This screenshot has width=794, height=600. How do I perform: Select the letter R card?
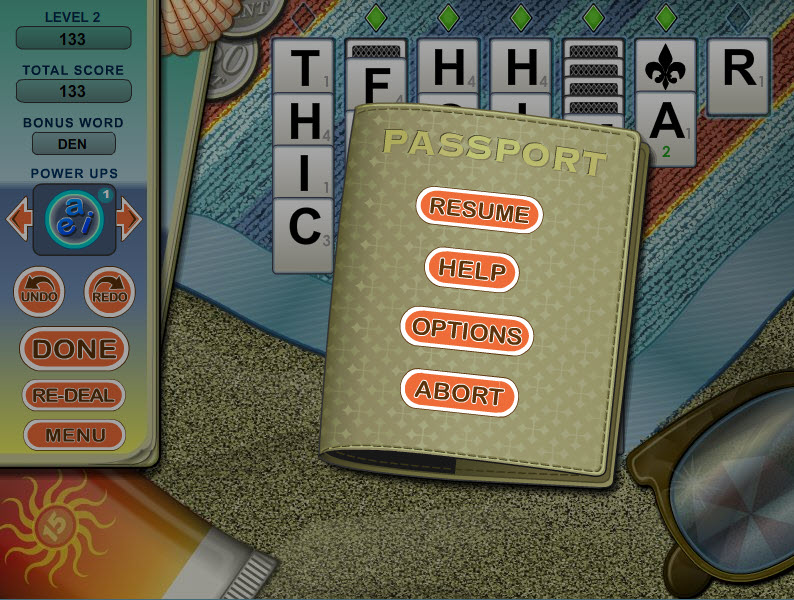[x=738, y=70]
